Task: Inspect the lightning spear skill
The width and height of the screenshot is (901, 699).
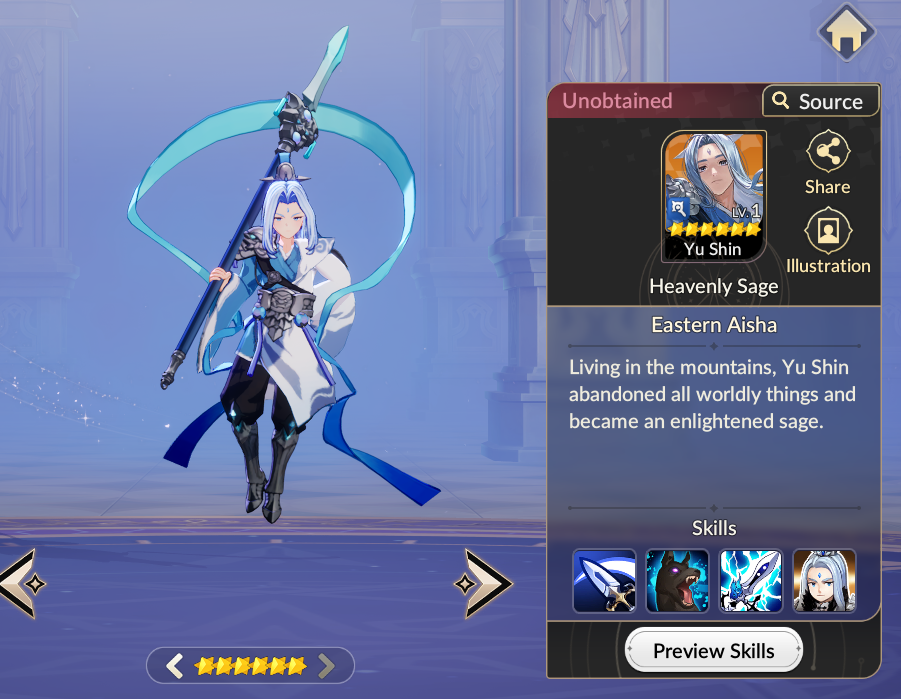Action: point(751,581)
